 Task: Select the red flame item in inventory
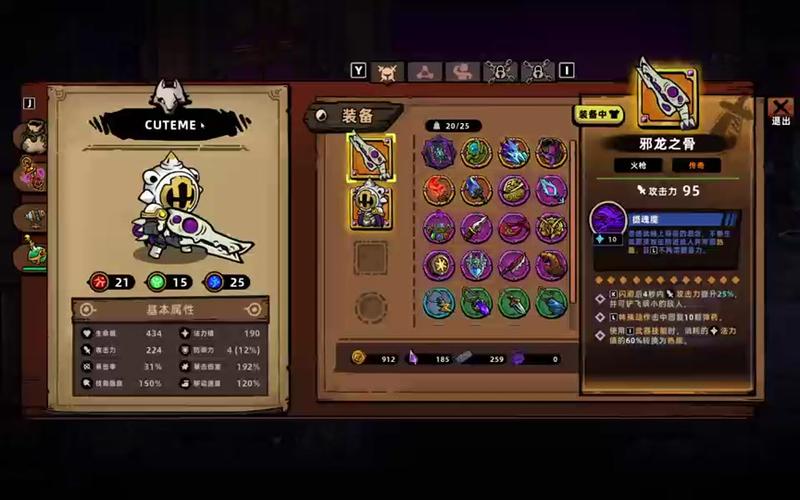[438, 190]
